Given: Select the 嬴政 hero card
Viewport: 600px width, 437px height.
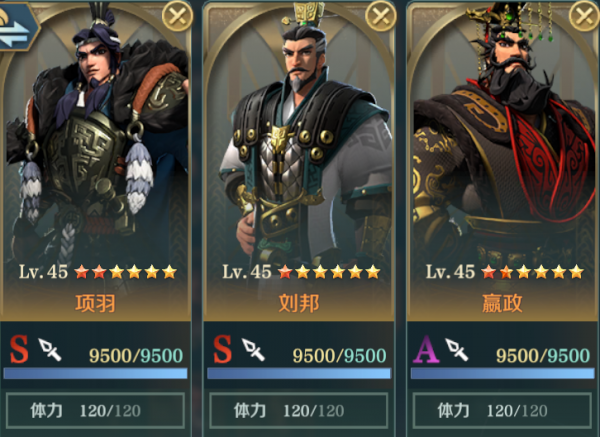Looking at the screenshot, I should pos(503,180).
